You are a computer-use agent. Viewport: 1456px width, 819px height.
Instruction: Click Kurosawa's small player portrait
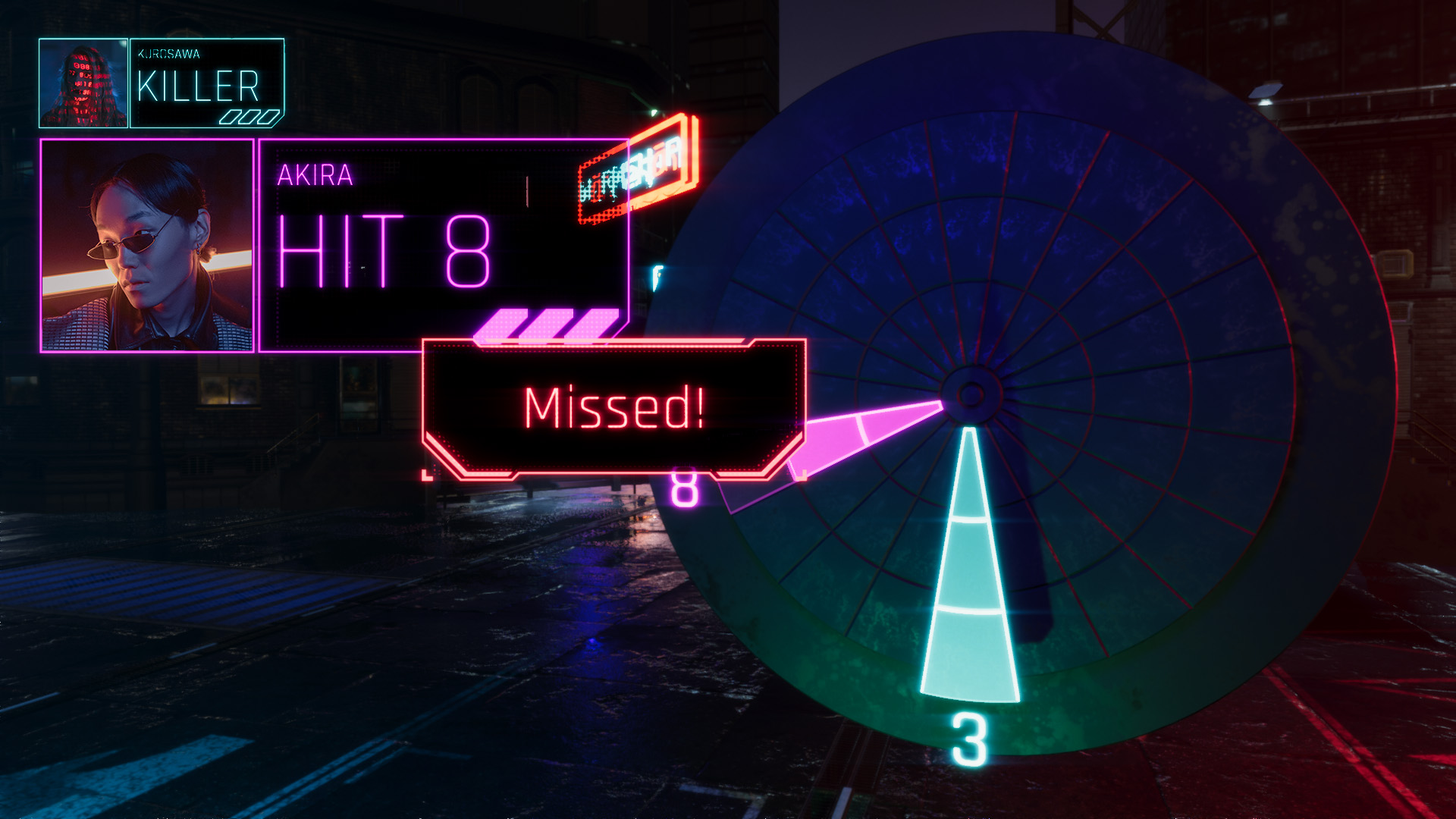[83, 83]
